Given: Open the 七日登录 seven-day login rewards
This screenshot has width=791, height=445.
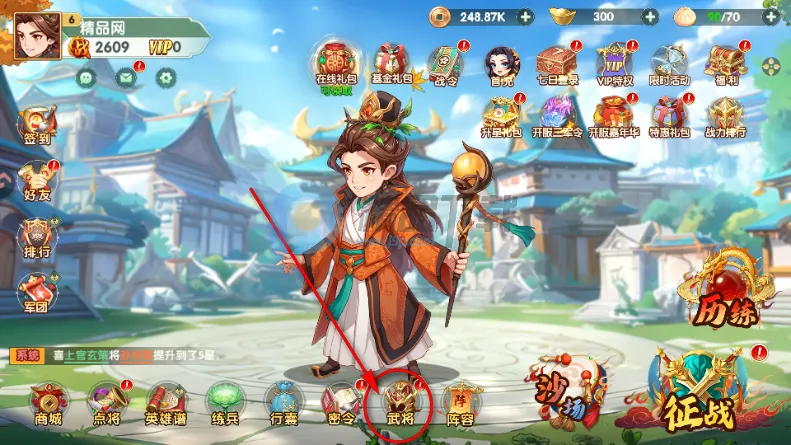Looking at the screenshot, I should point(557,66).
